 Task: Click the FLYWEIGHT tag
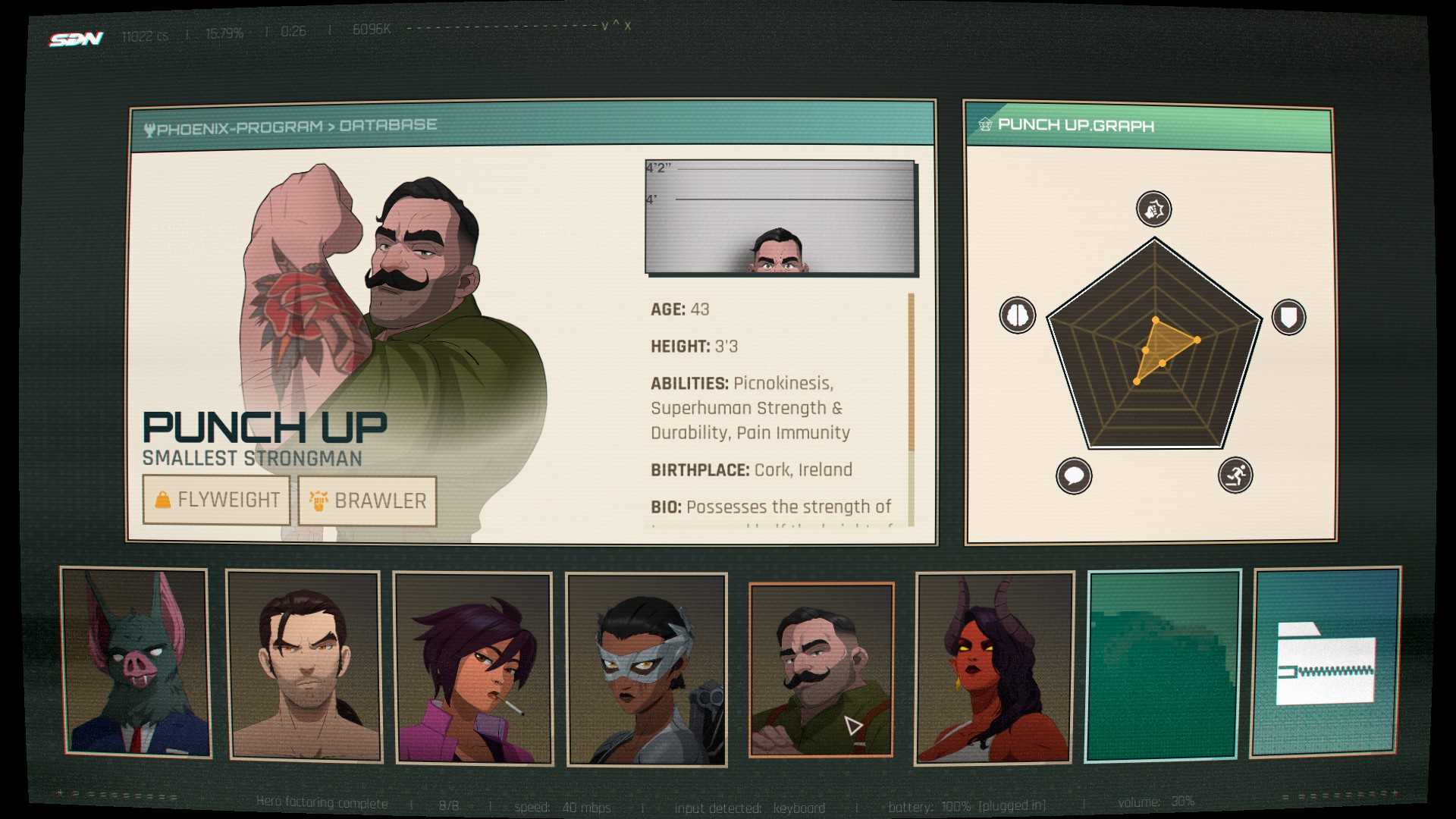pos(217,500)
